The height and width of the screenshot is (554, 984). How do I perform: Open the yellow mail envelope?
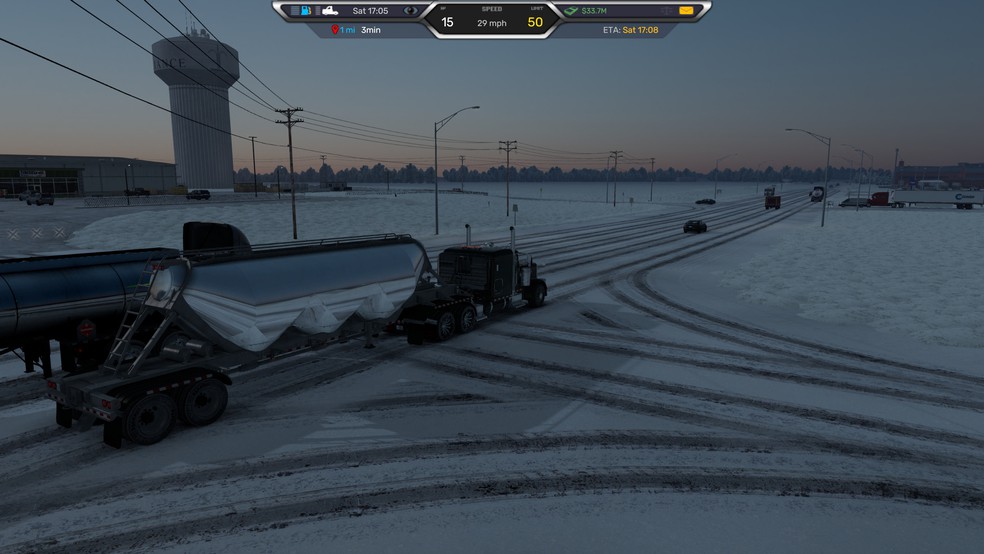(x=686, y=11)
